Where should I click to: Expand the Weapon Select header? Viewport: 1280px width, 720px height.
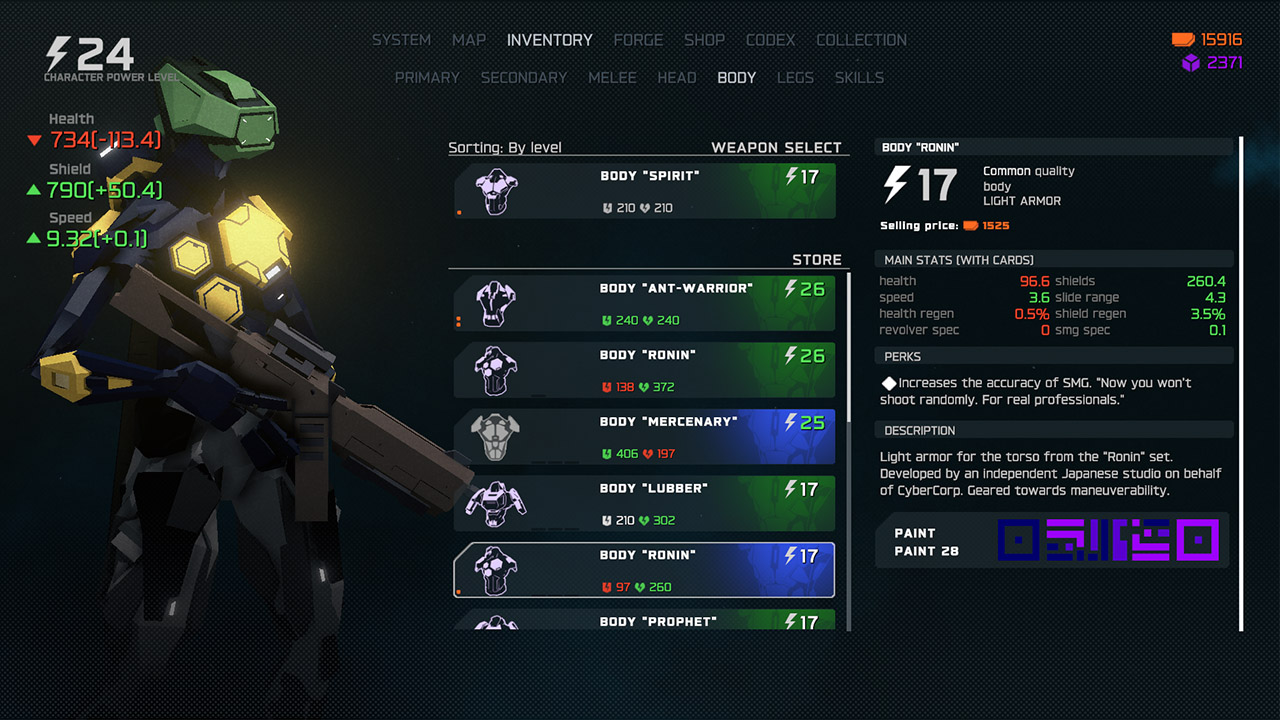pos(776,146)
